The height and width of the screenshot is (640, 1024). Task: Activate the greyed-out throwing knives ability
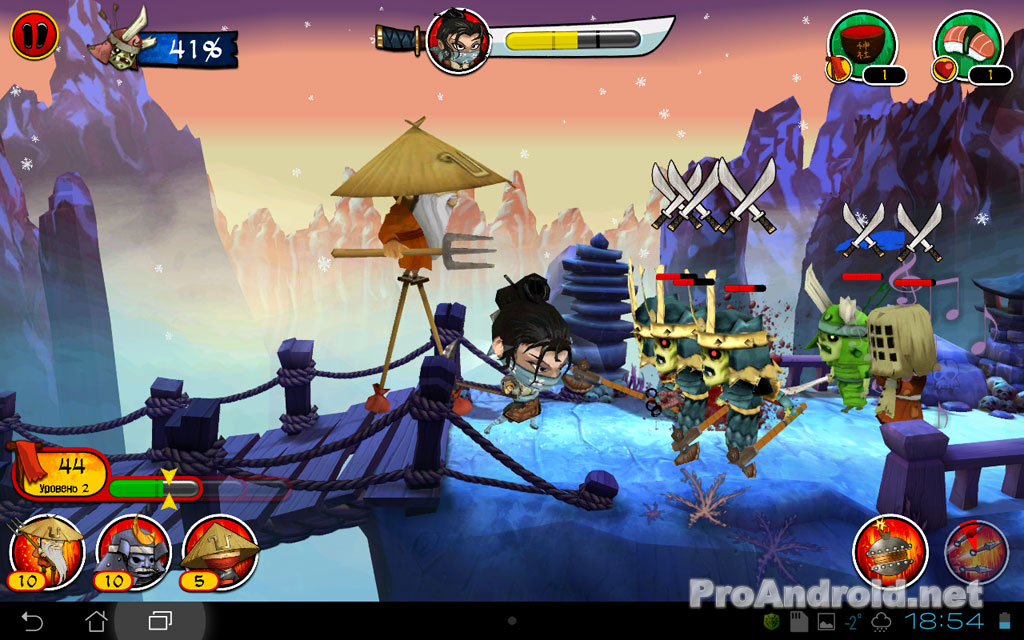tap(977, 552)
